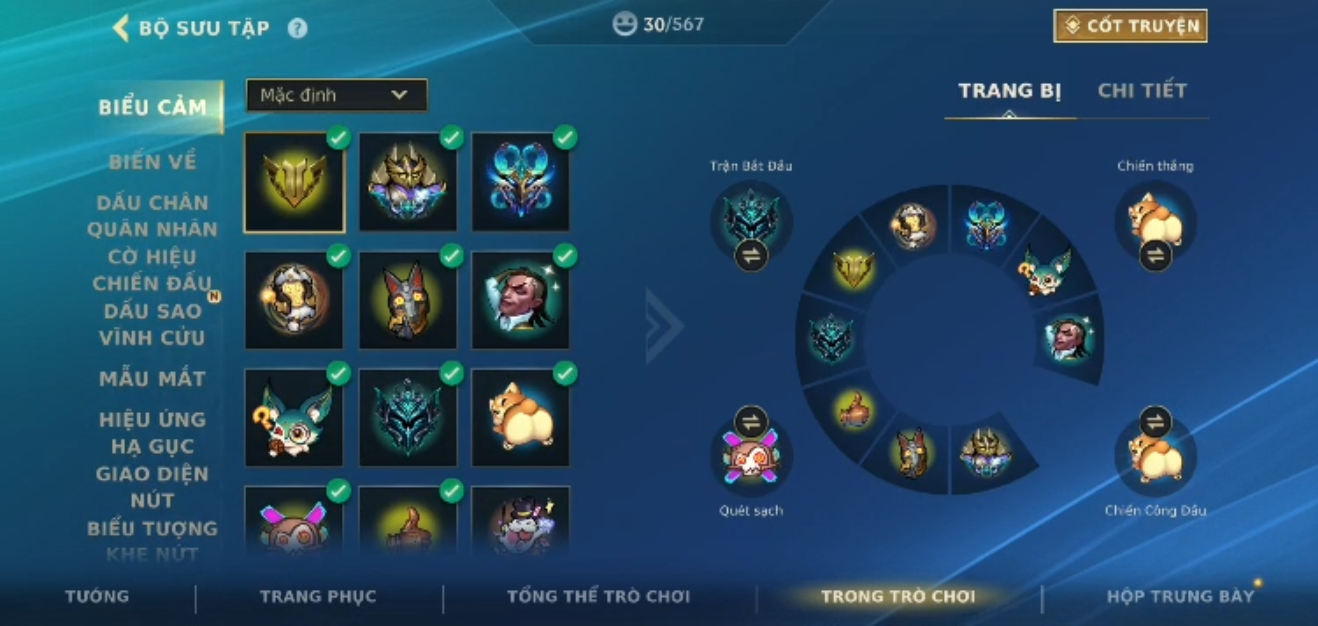Go back from Bộ Sưu Tập screen
Screen dimensions: 1318x626
tap(122, 28)
